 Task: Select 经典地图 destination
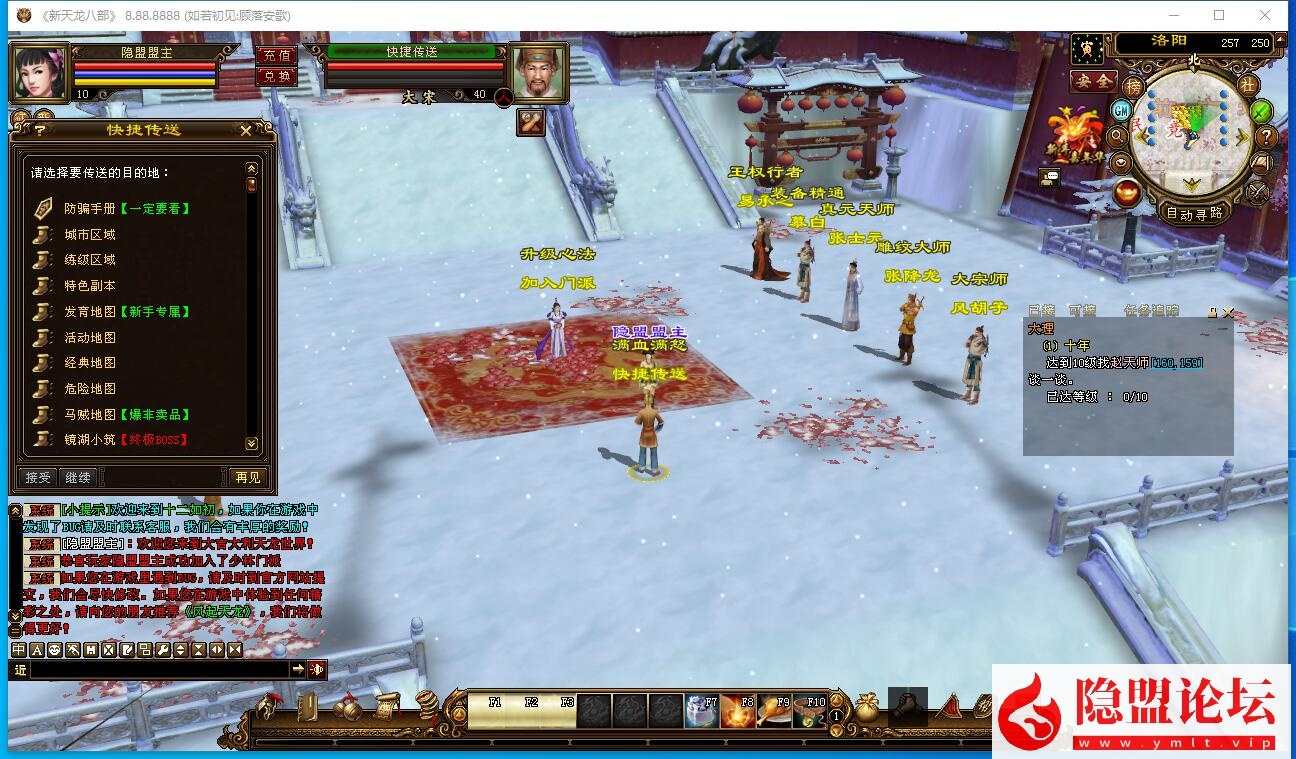pos(90,363)
